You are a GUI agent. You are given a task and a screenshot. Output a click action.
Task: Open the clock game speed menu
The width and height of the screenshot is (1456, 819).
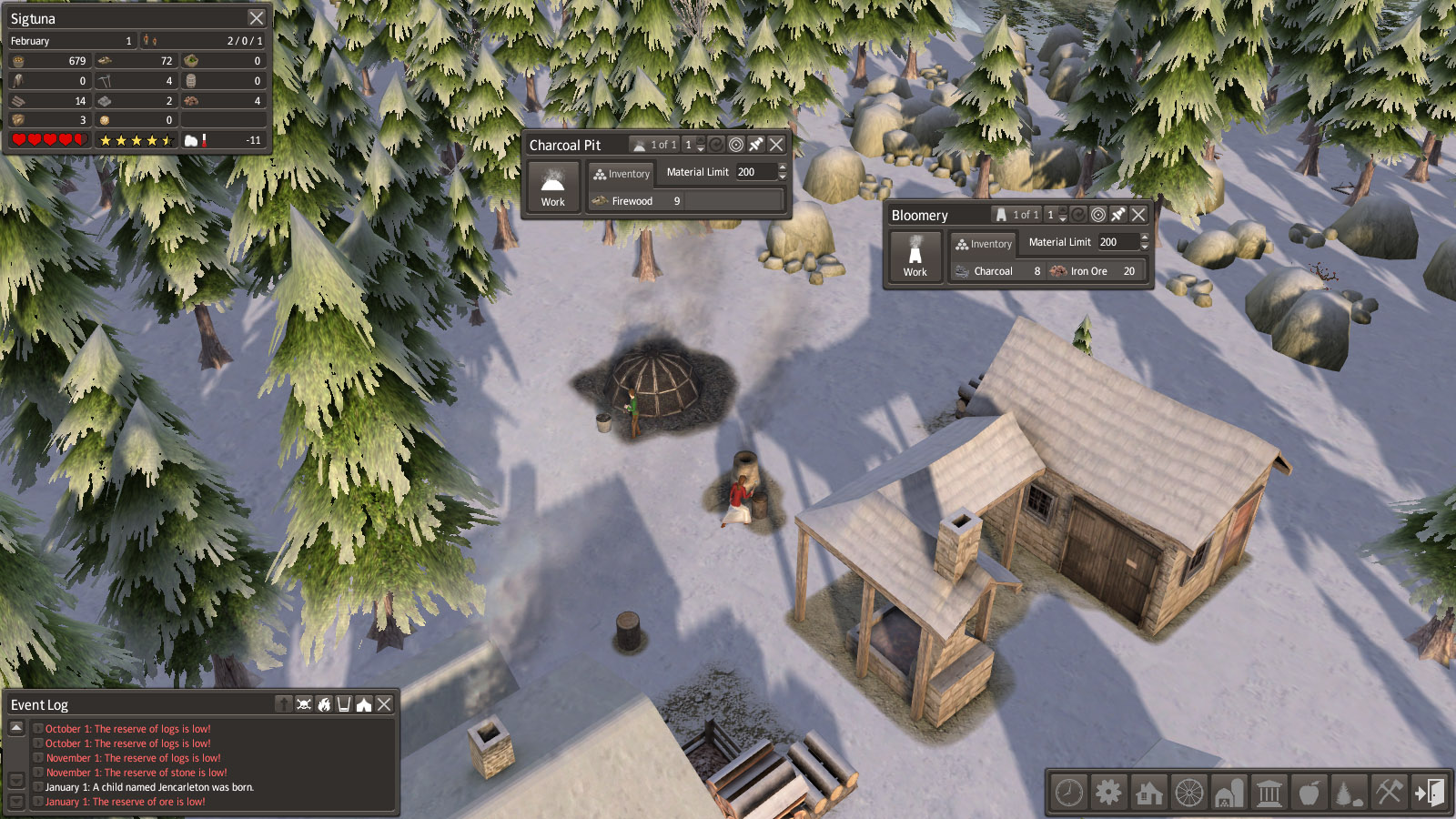point(1069,793)
